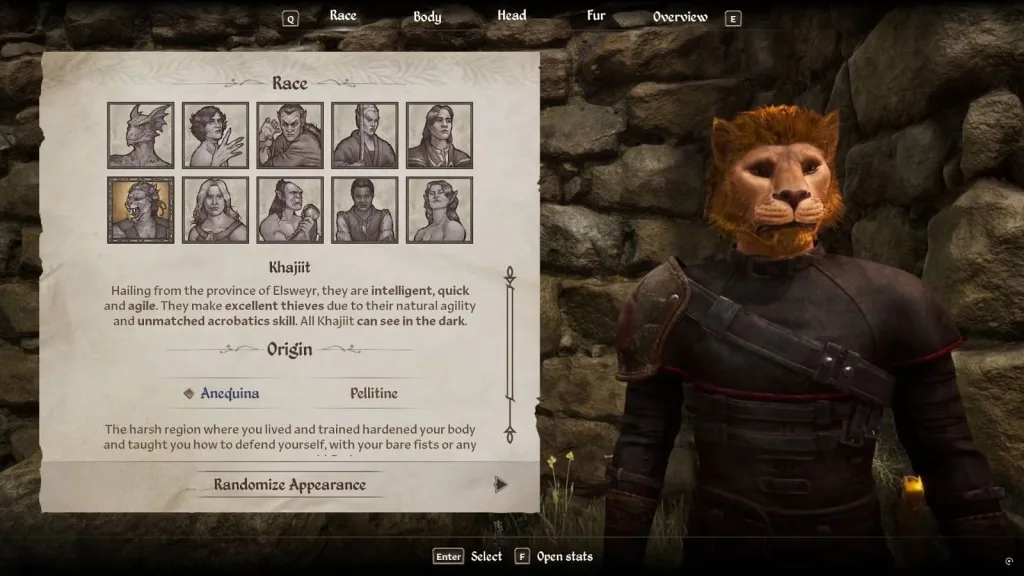Pick the Orc race portrait
1024x576 pixels.
click(290, 210)
